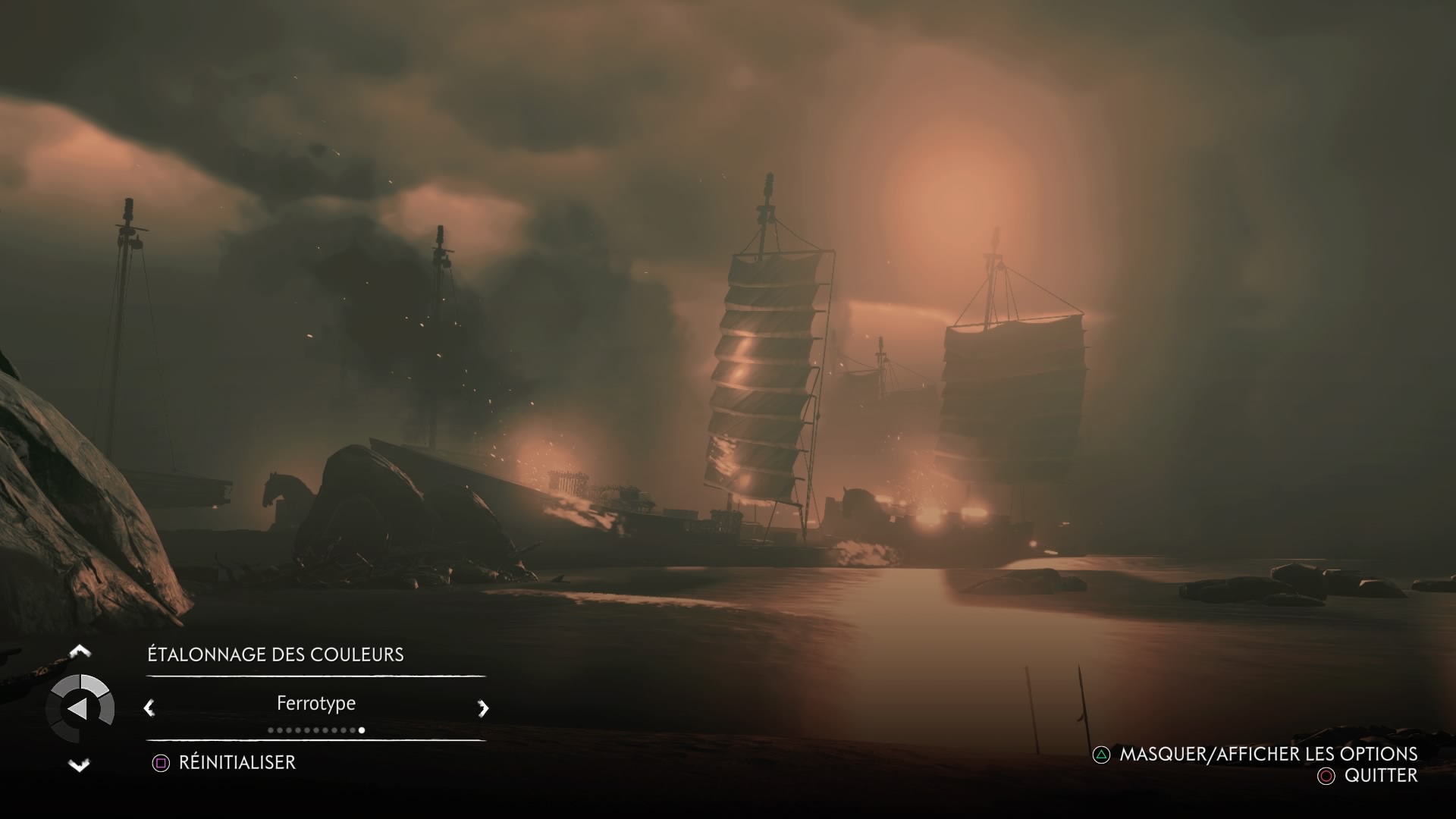Screen dimensions: 1456x819
Task: Move down to the next photo option
Action: coord(80,765)
